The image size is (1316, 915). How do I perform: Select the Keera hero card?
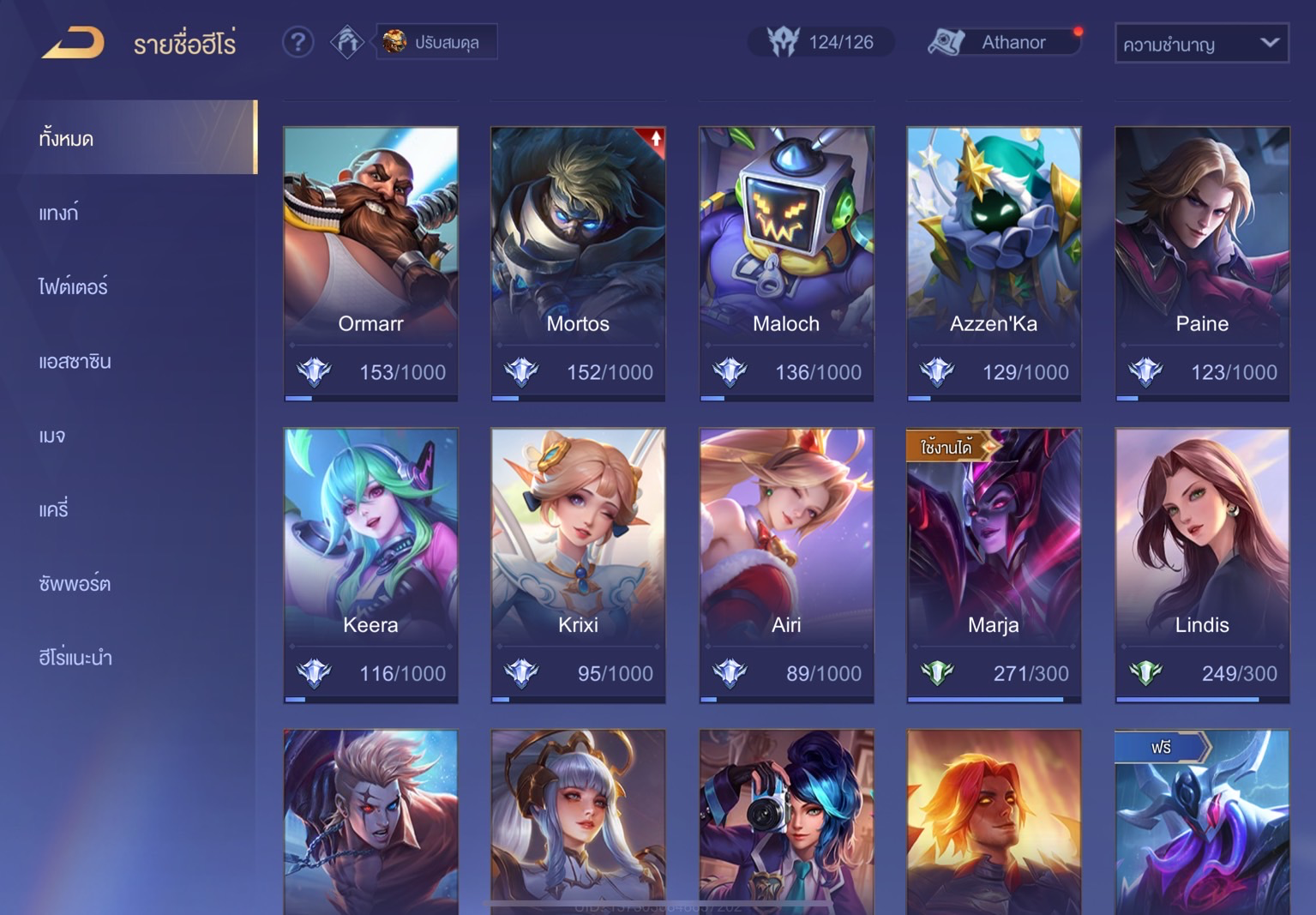click(x=370, y=565)
